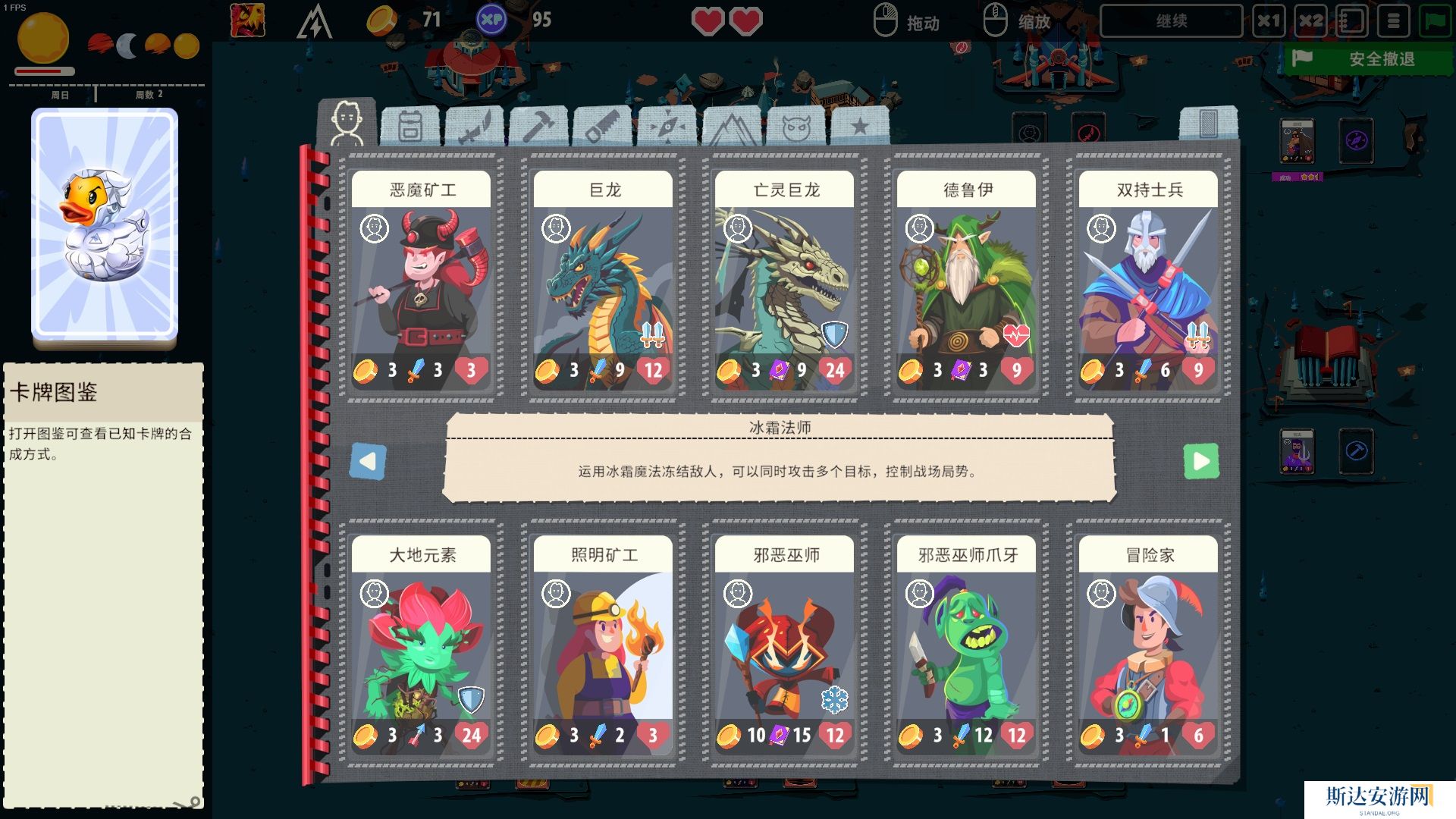Open the hammer category tab

[x=538, y=126]
